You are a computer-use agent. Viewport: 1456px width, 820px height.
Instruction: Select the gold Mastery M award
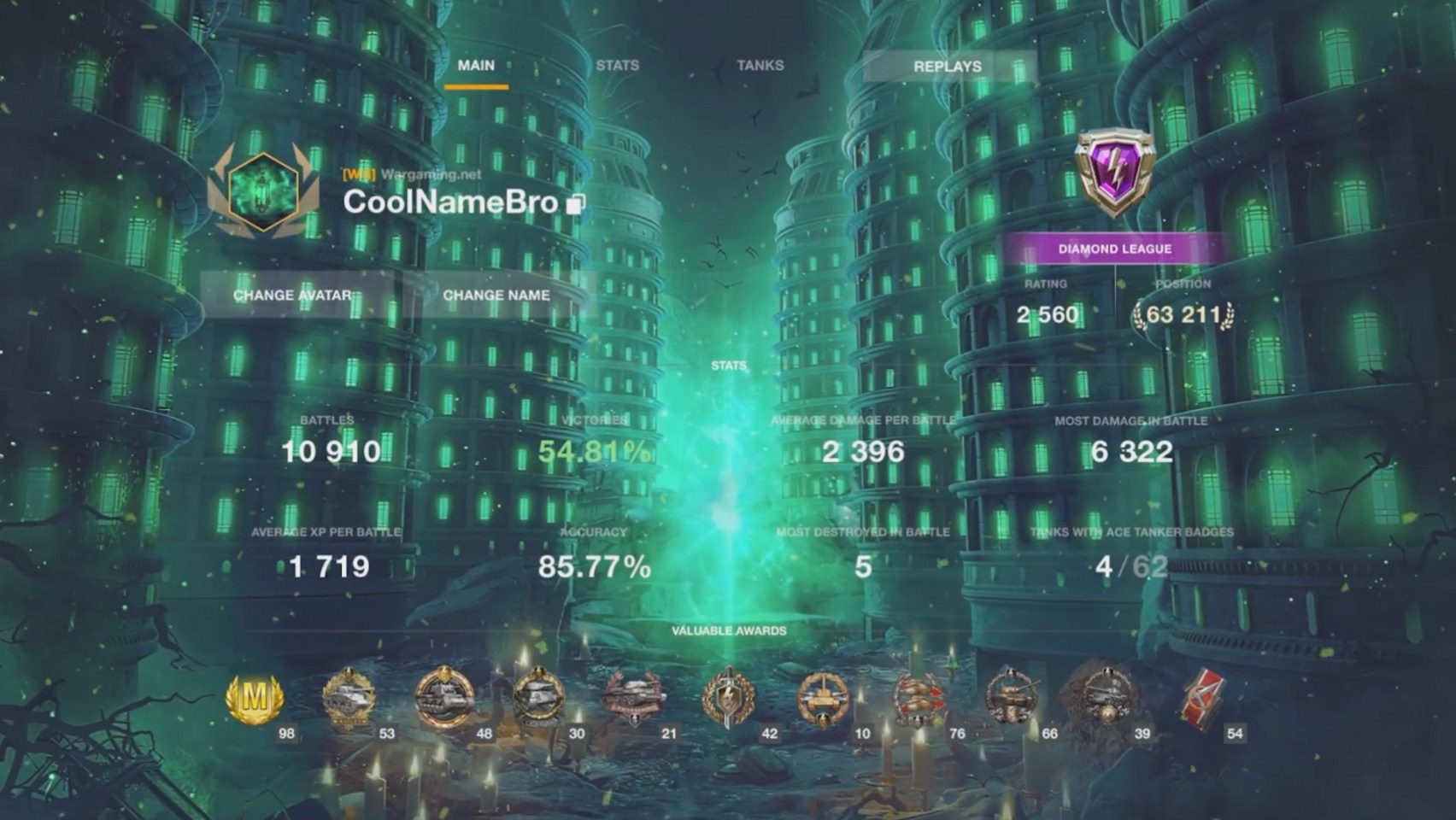[254, 699]
